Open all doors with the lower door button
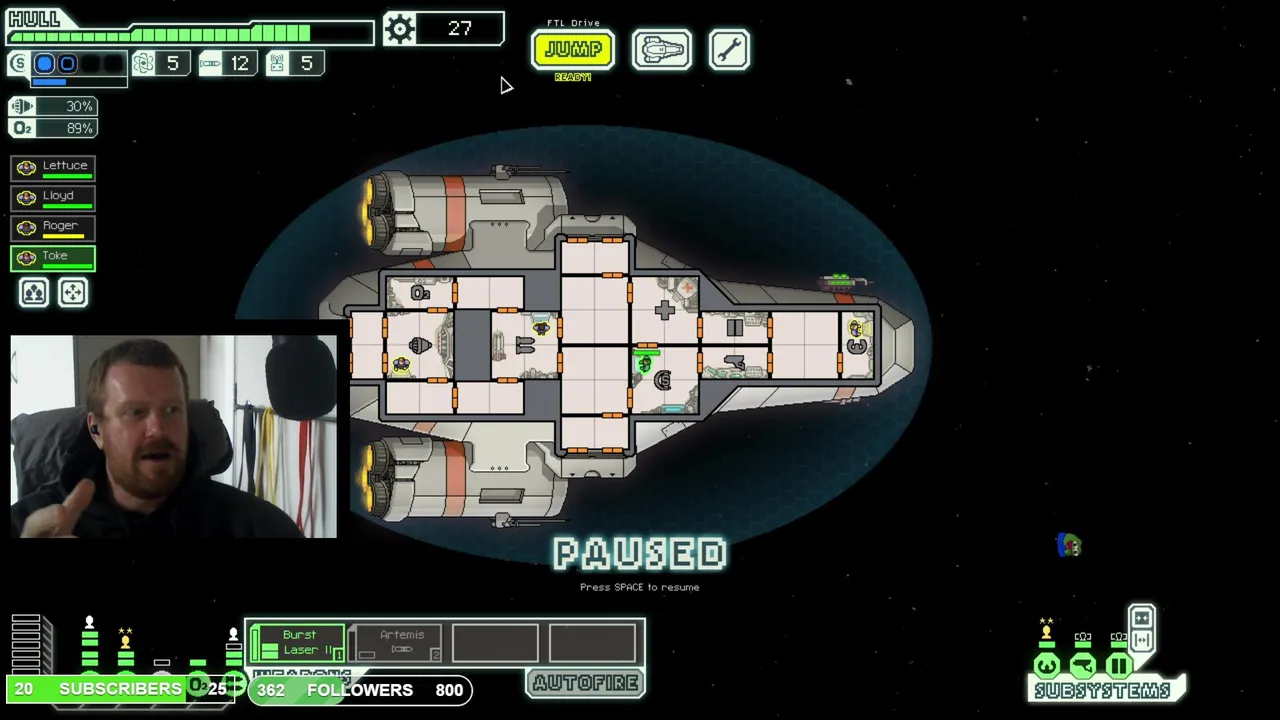 point(1141,640)
